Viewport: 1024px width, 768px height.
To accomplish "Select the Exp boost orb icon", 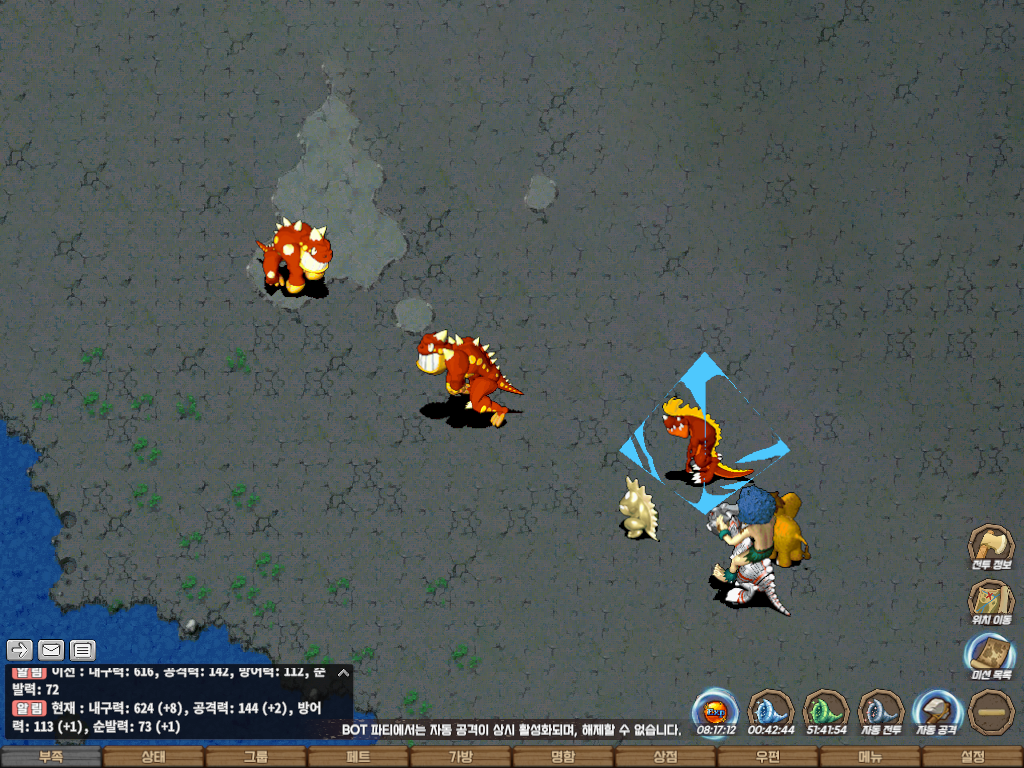I will click(x=715, y=711).
